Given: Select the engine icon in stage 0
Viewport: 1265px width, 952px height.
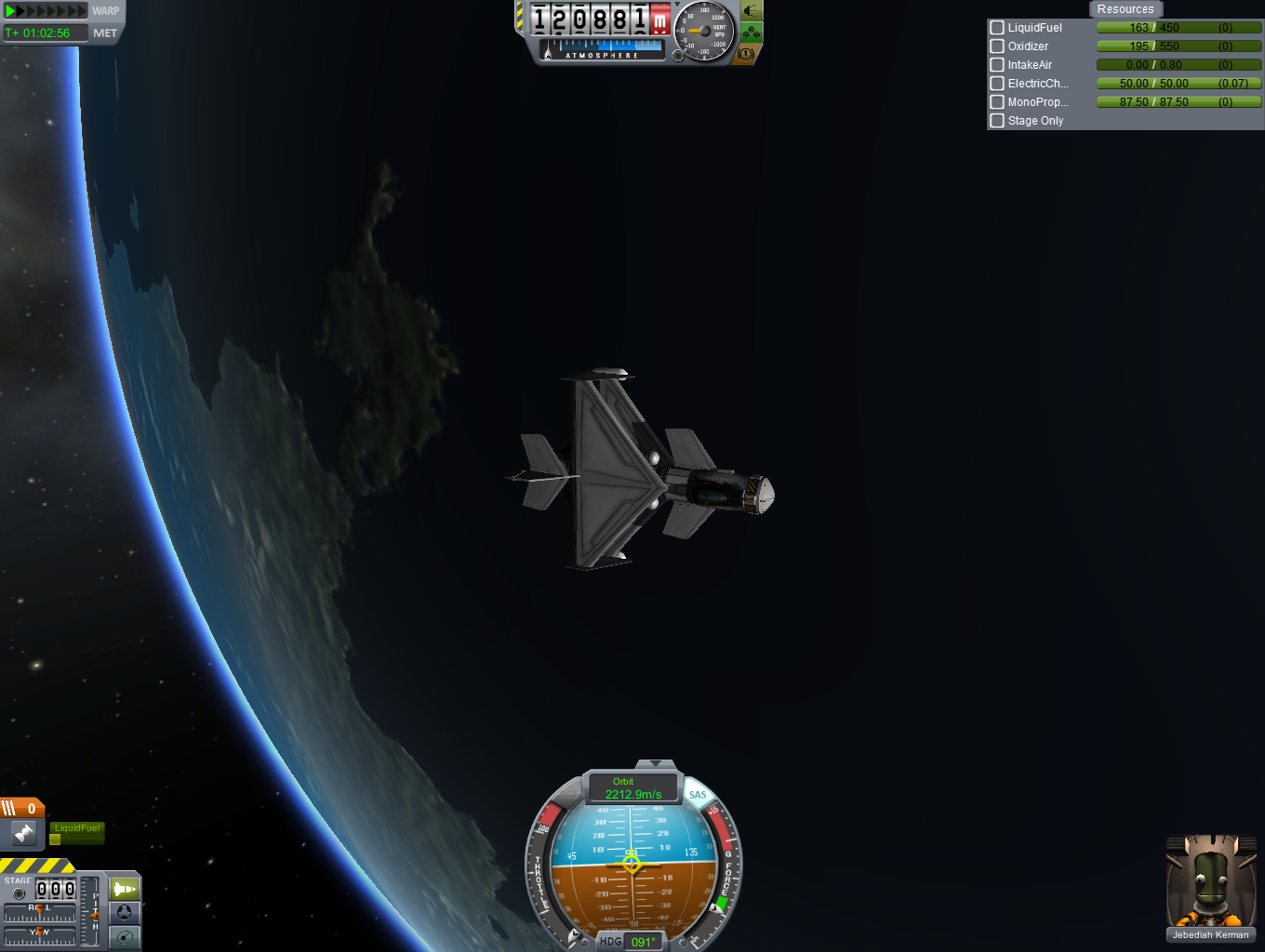Looking at the screenshot, I should (x=24, y=834).
